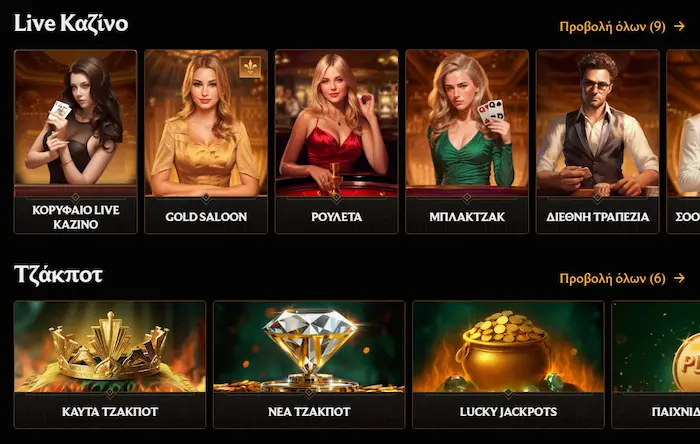700x444 pixels.
Task: Open the Διεθνή Τραπέζια tile
Action: 597,140
